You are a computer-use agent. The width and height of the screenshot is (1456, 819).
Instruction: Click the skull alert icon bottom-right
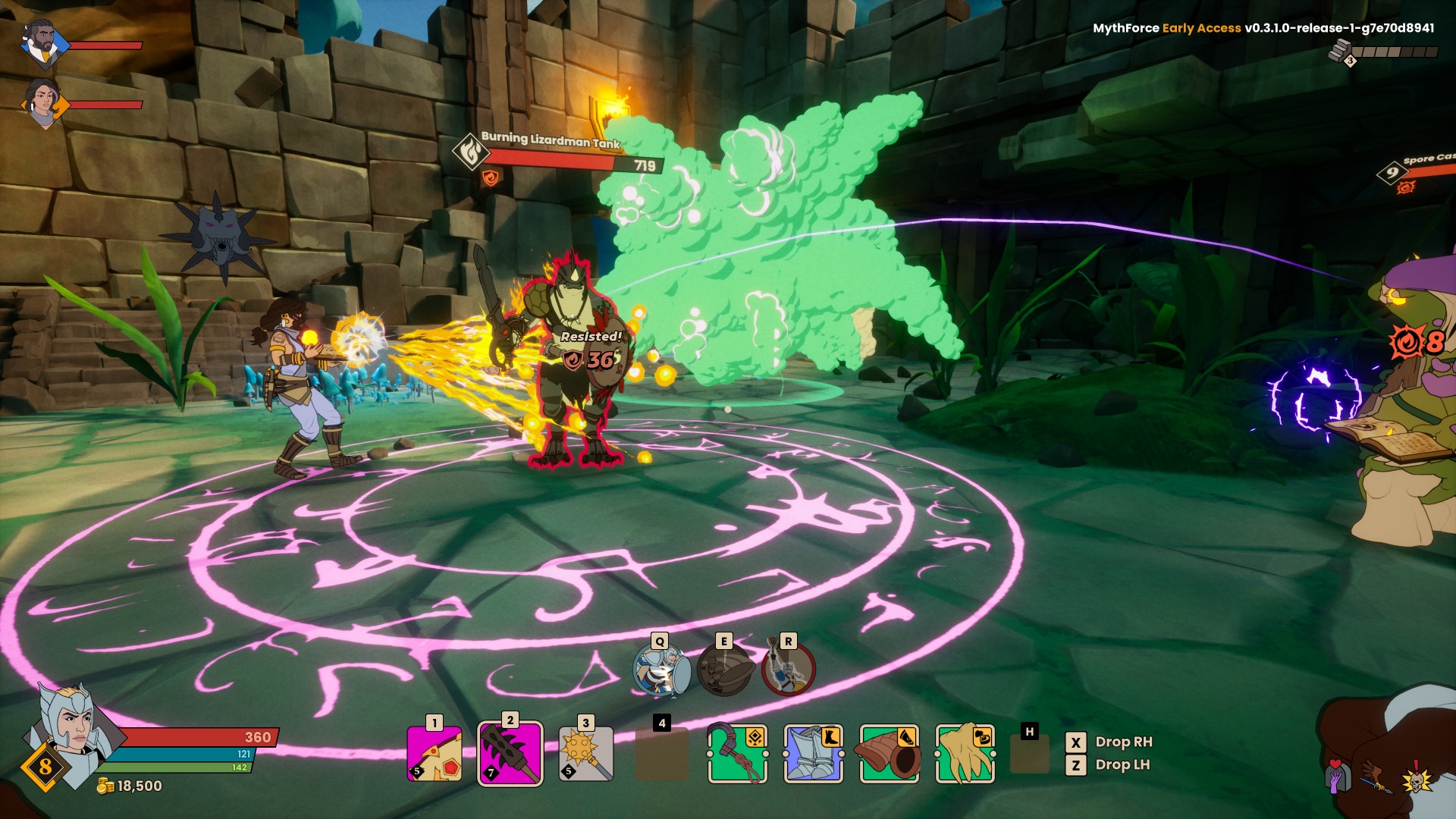[1417, 782]
